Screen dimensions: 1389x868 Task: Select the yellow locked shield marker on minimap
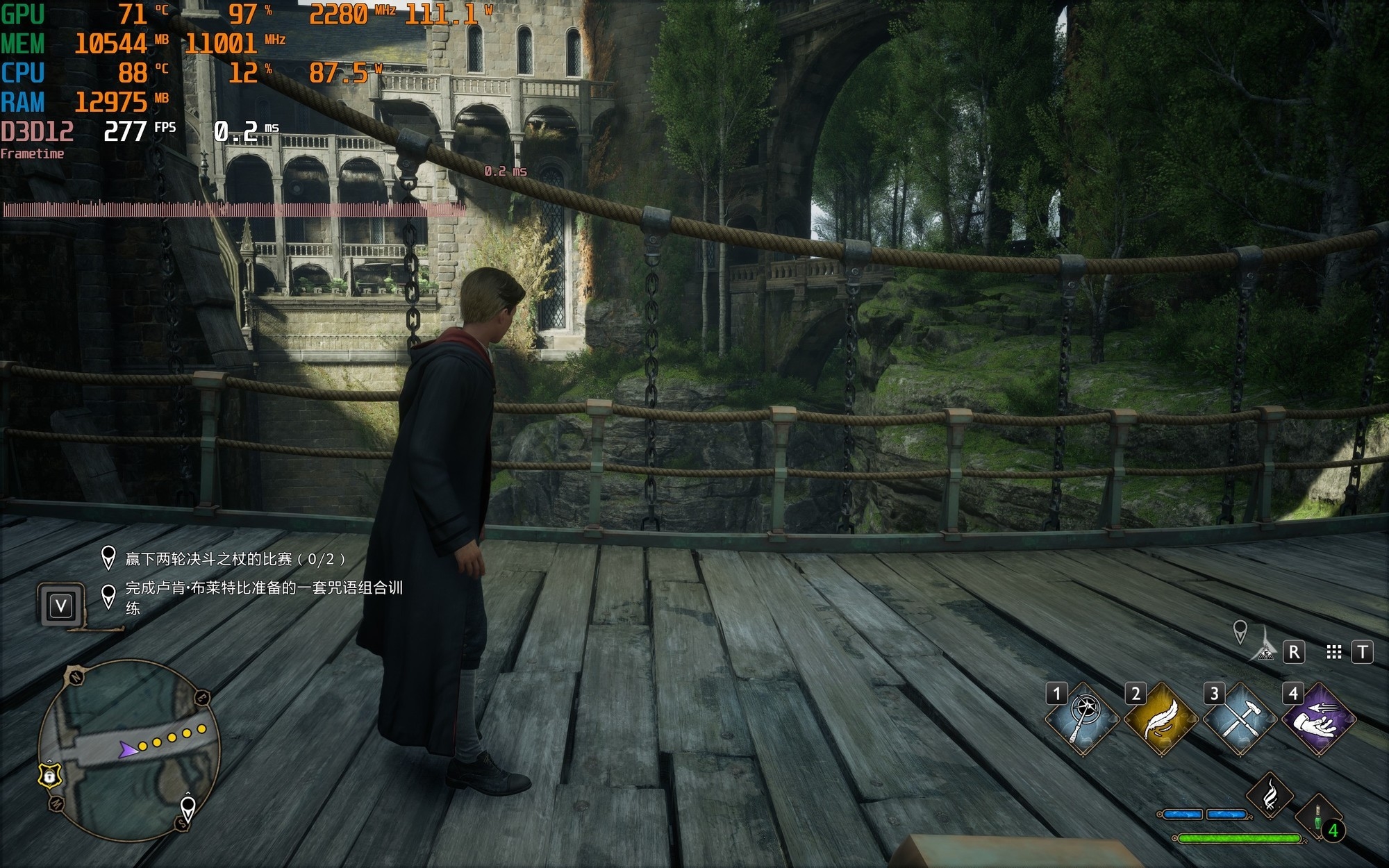[x=50, y=774]
